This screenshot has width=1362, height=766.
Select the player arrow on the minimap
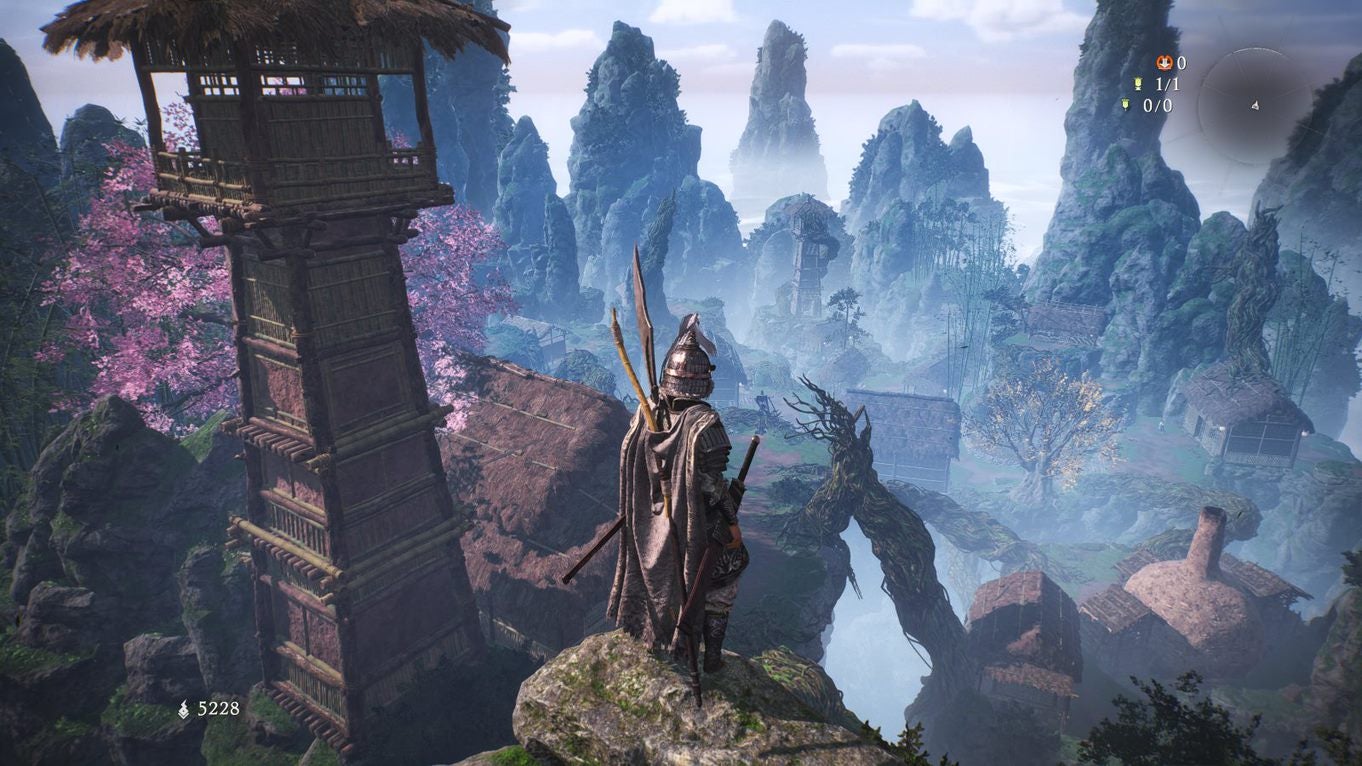point(1255,105)
